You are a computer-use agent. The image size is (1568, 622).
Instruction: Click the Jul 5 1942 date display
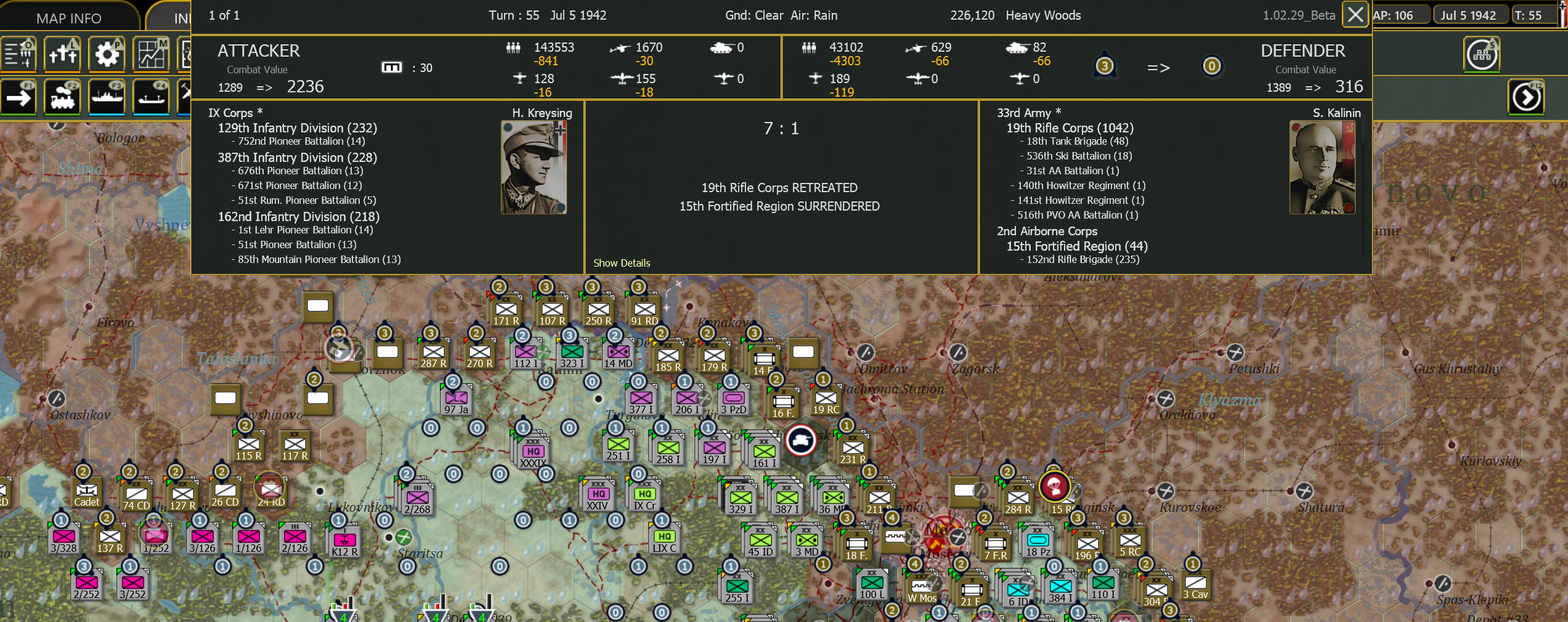click(x=1471, y=15)
